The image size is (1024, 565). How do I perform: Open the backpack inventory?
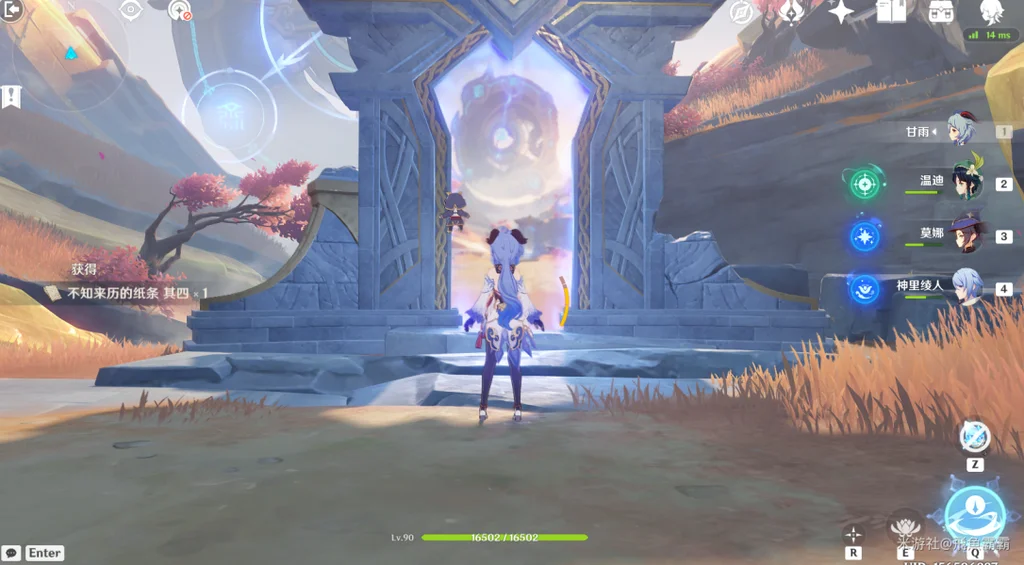coord(940,12)
